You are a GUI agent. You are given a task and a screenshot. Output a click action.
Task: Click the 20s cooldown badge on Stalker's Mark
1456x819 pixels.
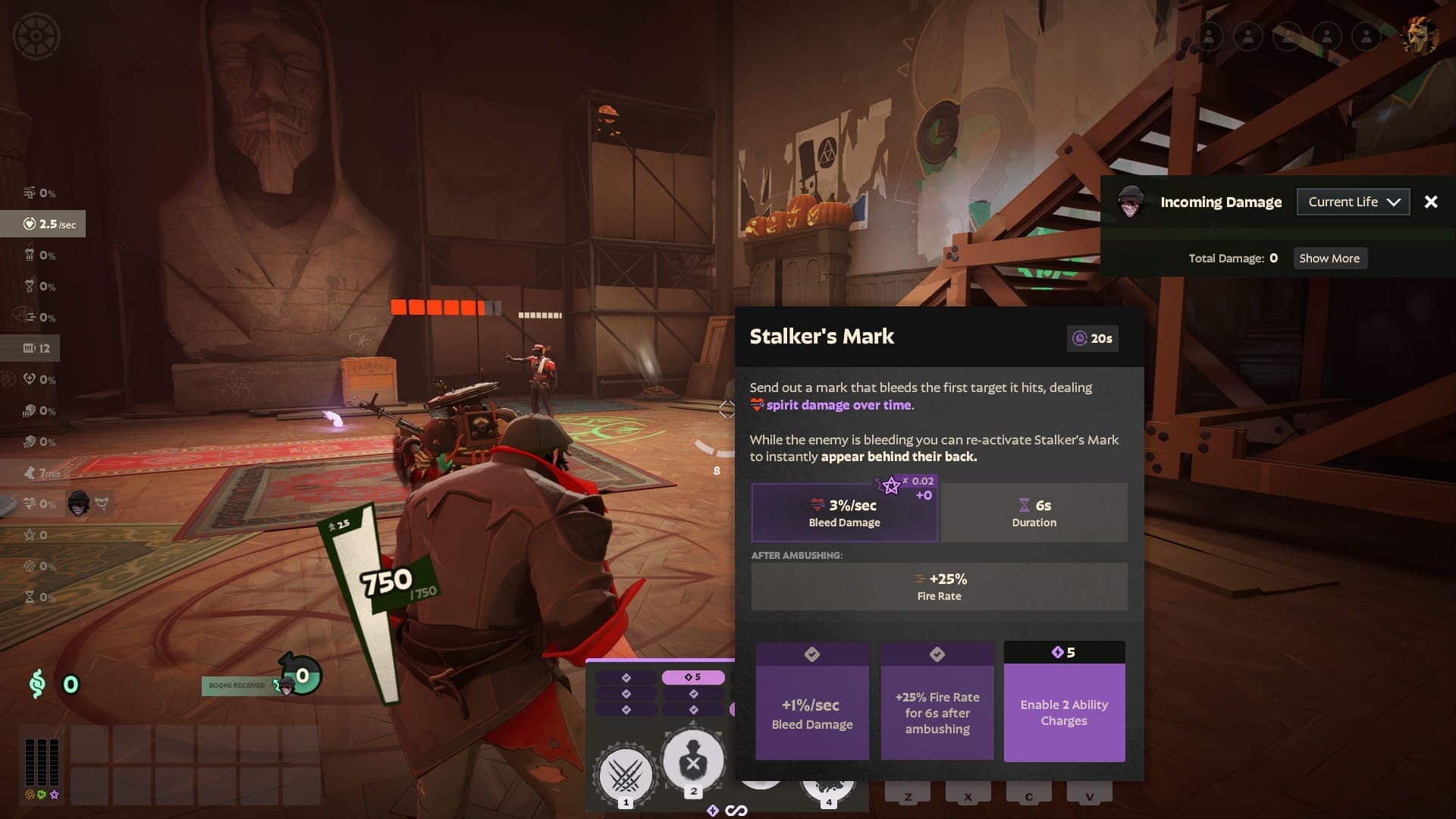[x=1092, y=339]
